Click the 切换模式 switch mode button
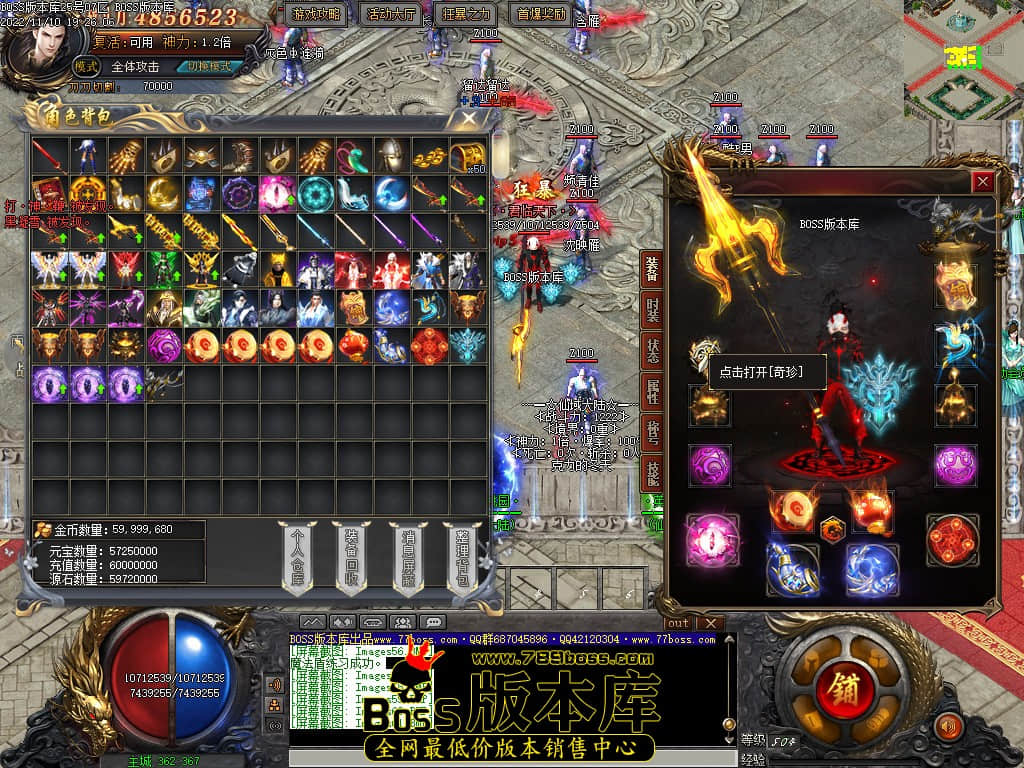The height and width of the screenshot is (768, 1024). [x=208, y=67]
